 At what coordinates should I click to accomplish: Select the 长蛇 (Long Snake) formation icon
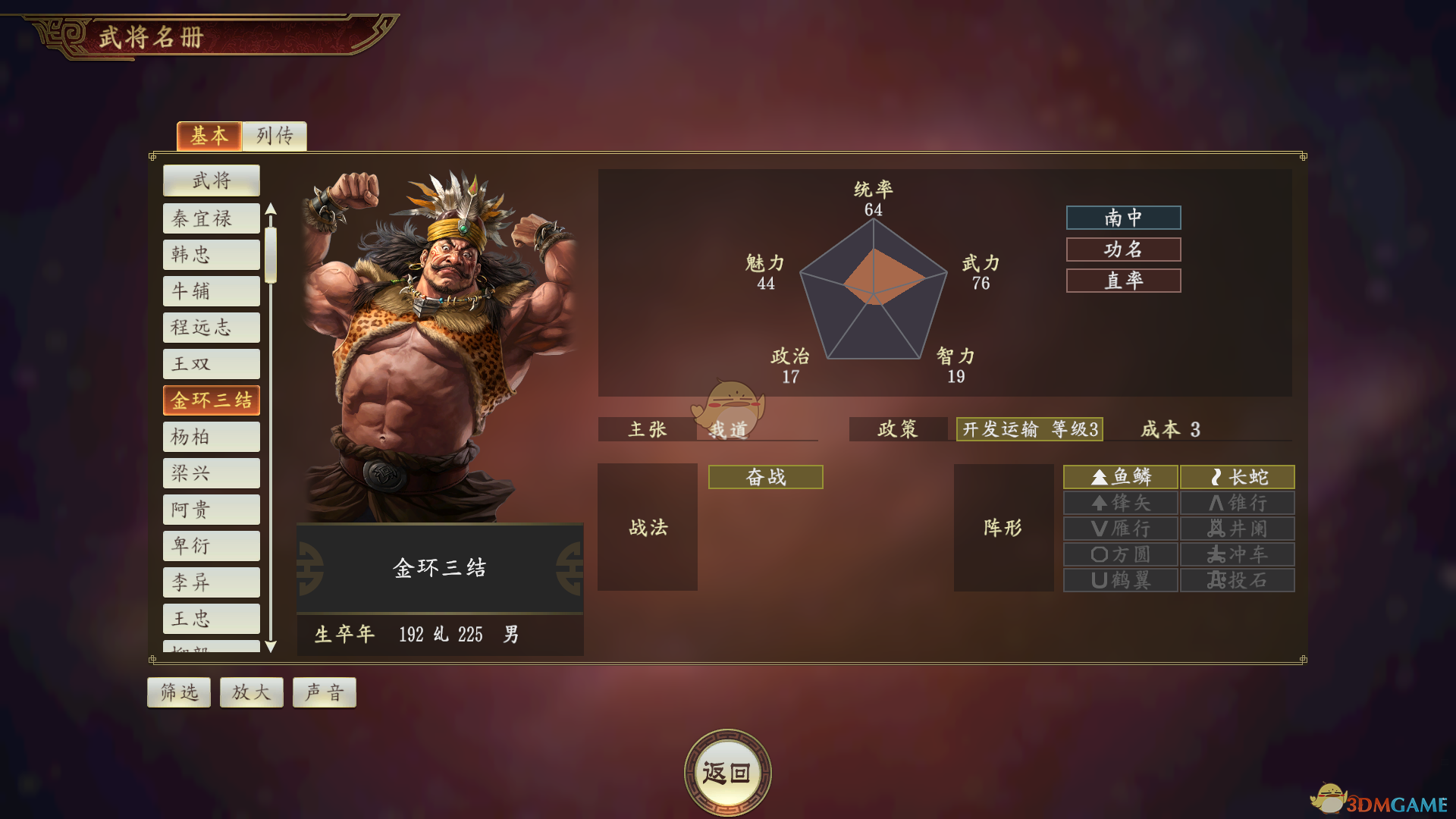tap(1237, 477)
